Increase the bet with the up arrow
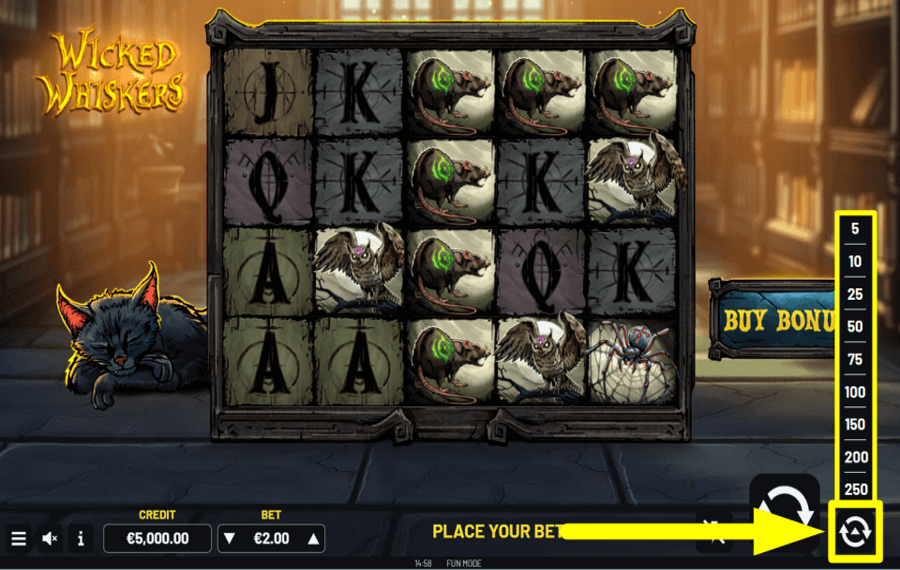This screenshot has width=900, height=570. point(314,538)
